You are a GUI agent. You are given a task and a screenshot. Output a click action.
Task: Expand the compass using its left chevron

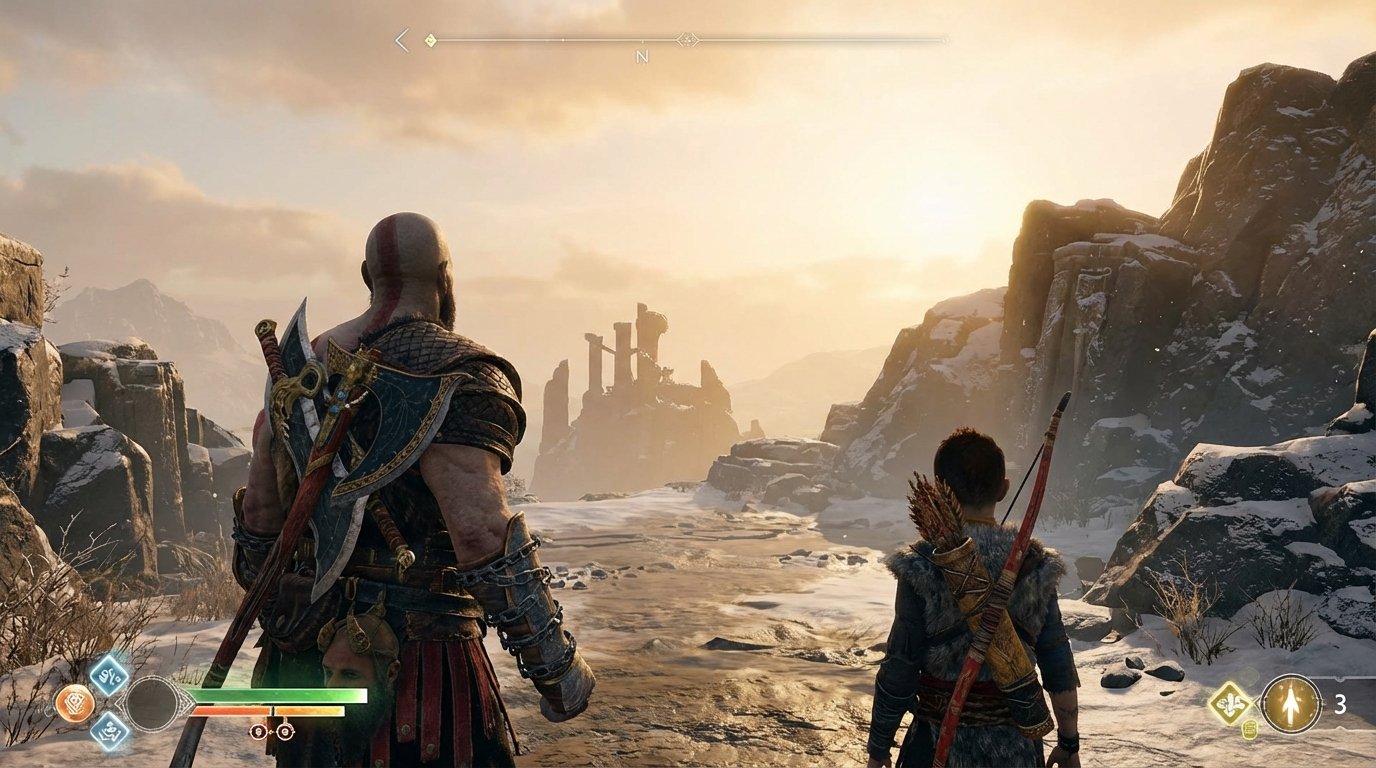coord(400,39)
